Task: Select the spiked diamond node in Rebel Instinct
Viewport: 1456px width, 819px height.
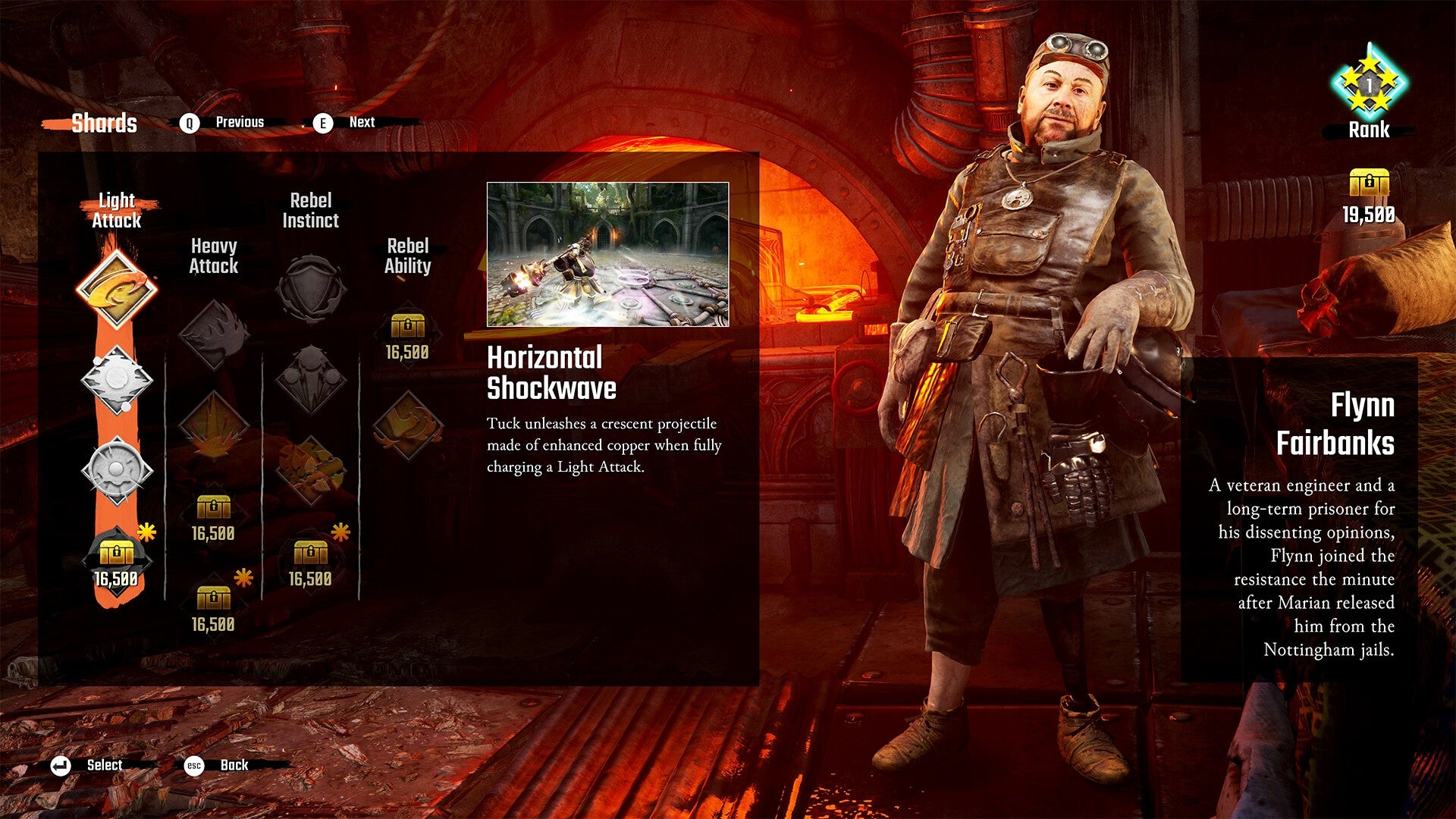Action: click(311, 379)
